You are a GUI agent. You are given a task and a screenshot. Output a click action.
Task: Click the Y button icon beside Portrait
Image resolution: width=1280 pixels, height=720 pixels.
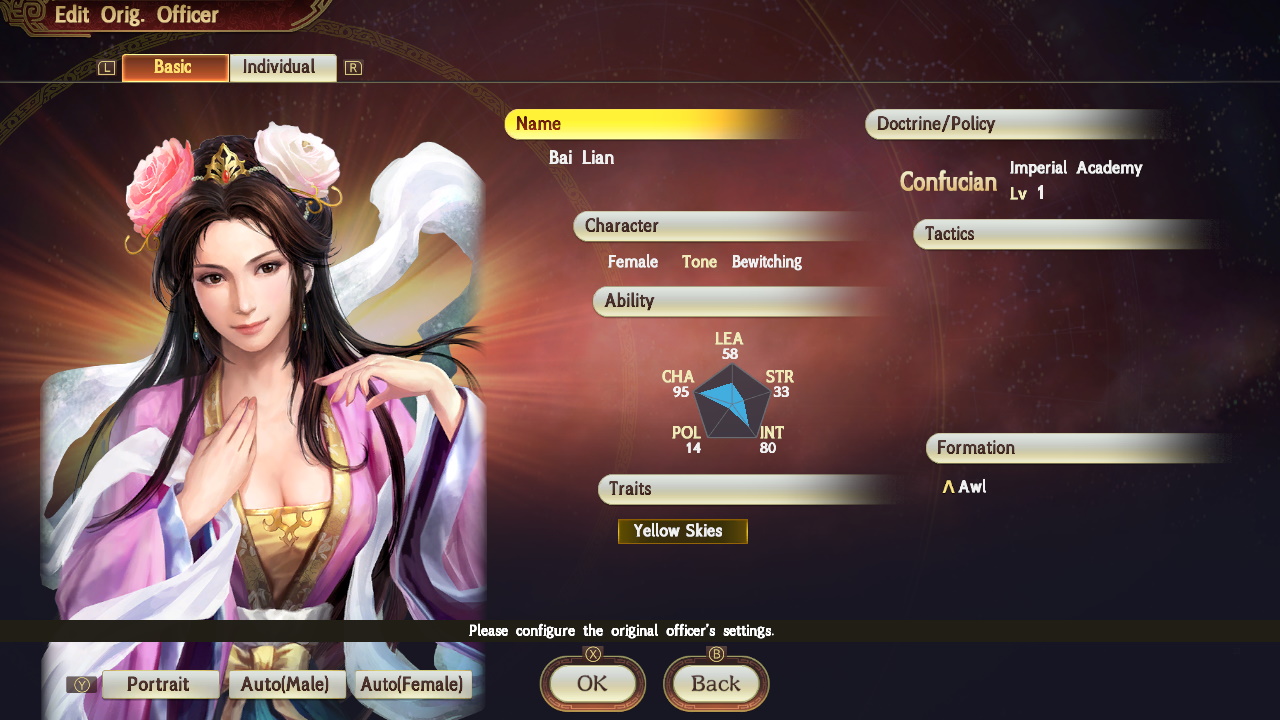pyautogui.click(x=80, y=684)
